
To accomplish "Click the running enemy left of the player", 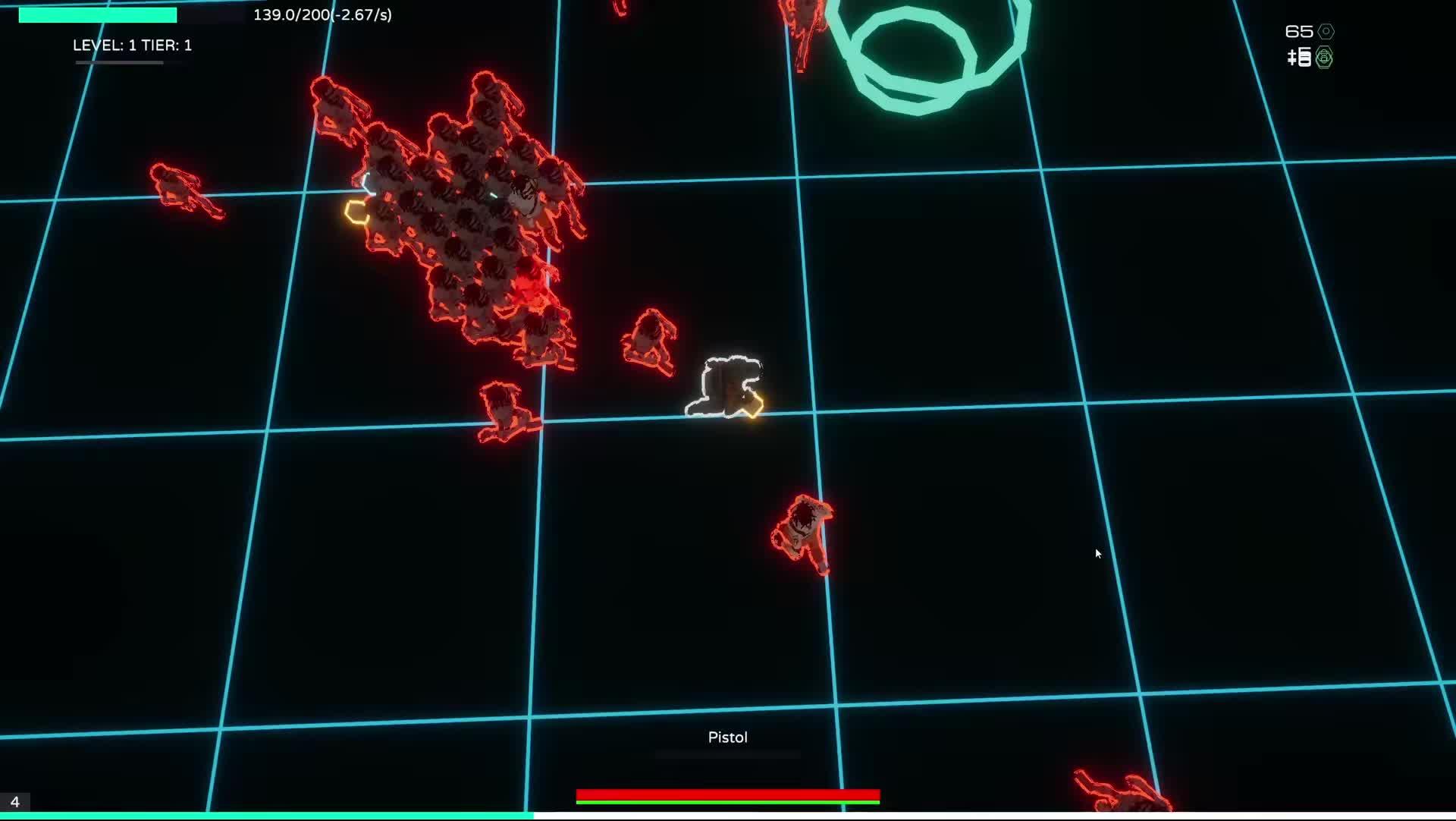I will pyautogui.click(x=648, y=339).
